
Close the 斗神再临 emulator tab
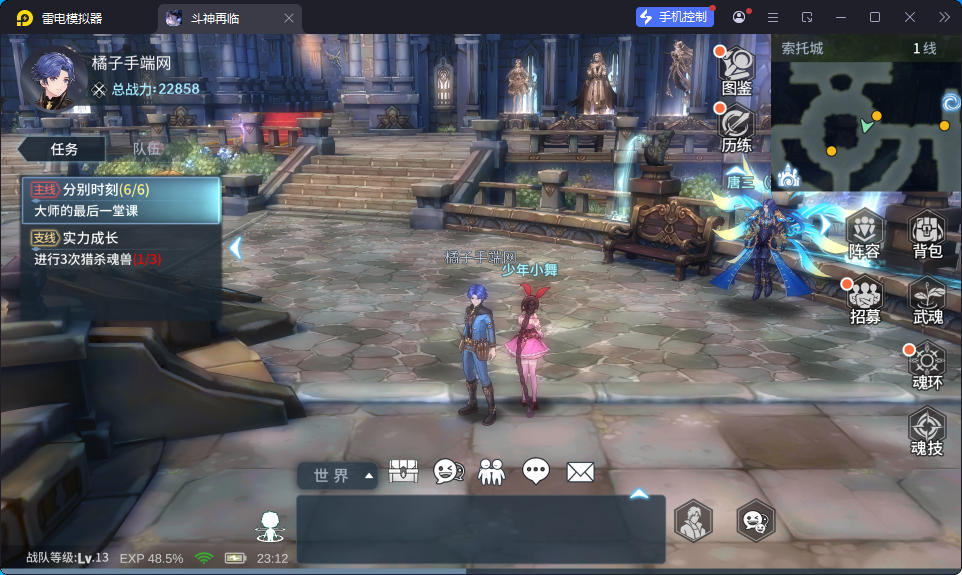pos(289,18)
